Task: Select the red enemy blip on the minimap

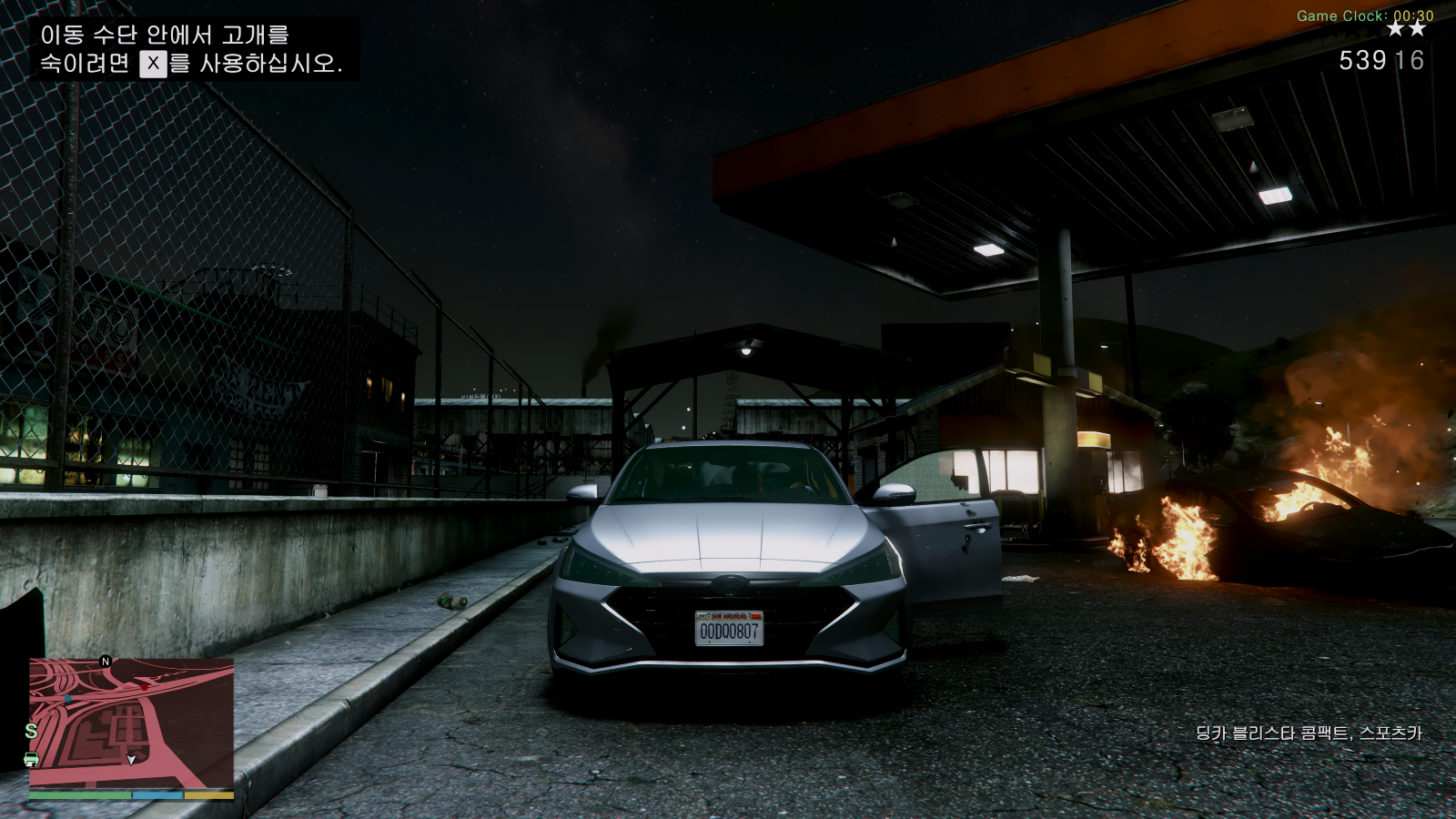Action: point(145,687)
